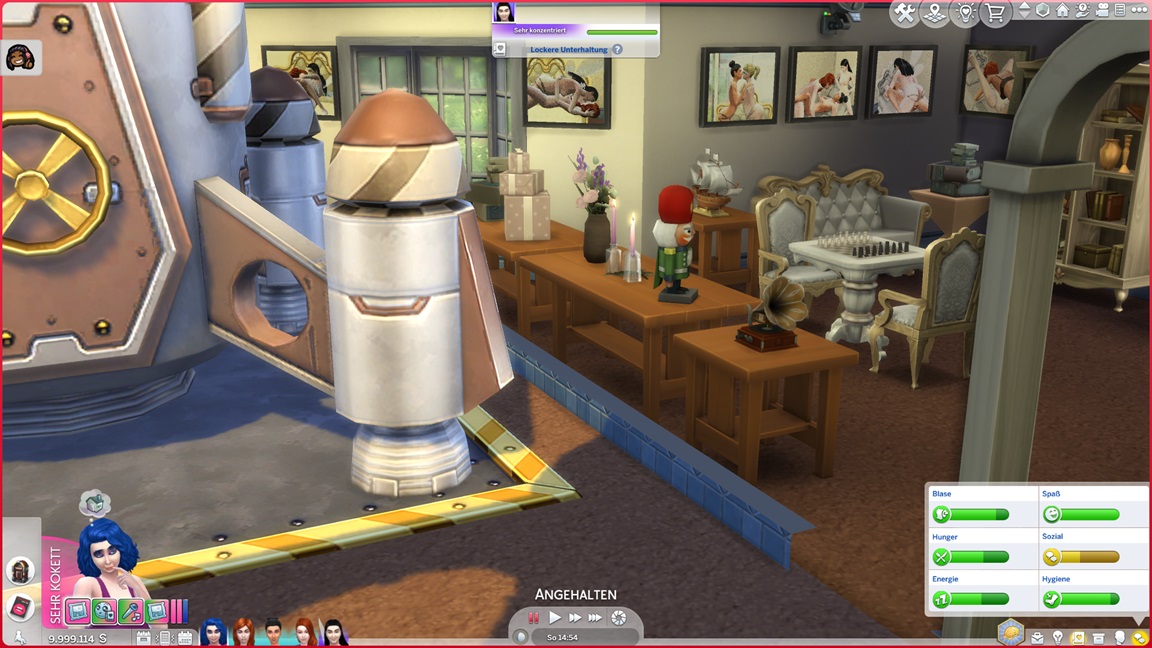Open the aspiration hexagon panel
The width and height of the screenshot is (1152, 648).
point(1011,632)
